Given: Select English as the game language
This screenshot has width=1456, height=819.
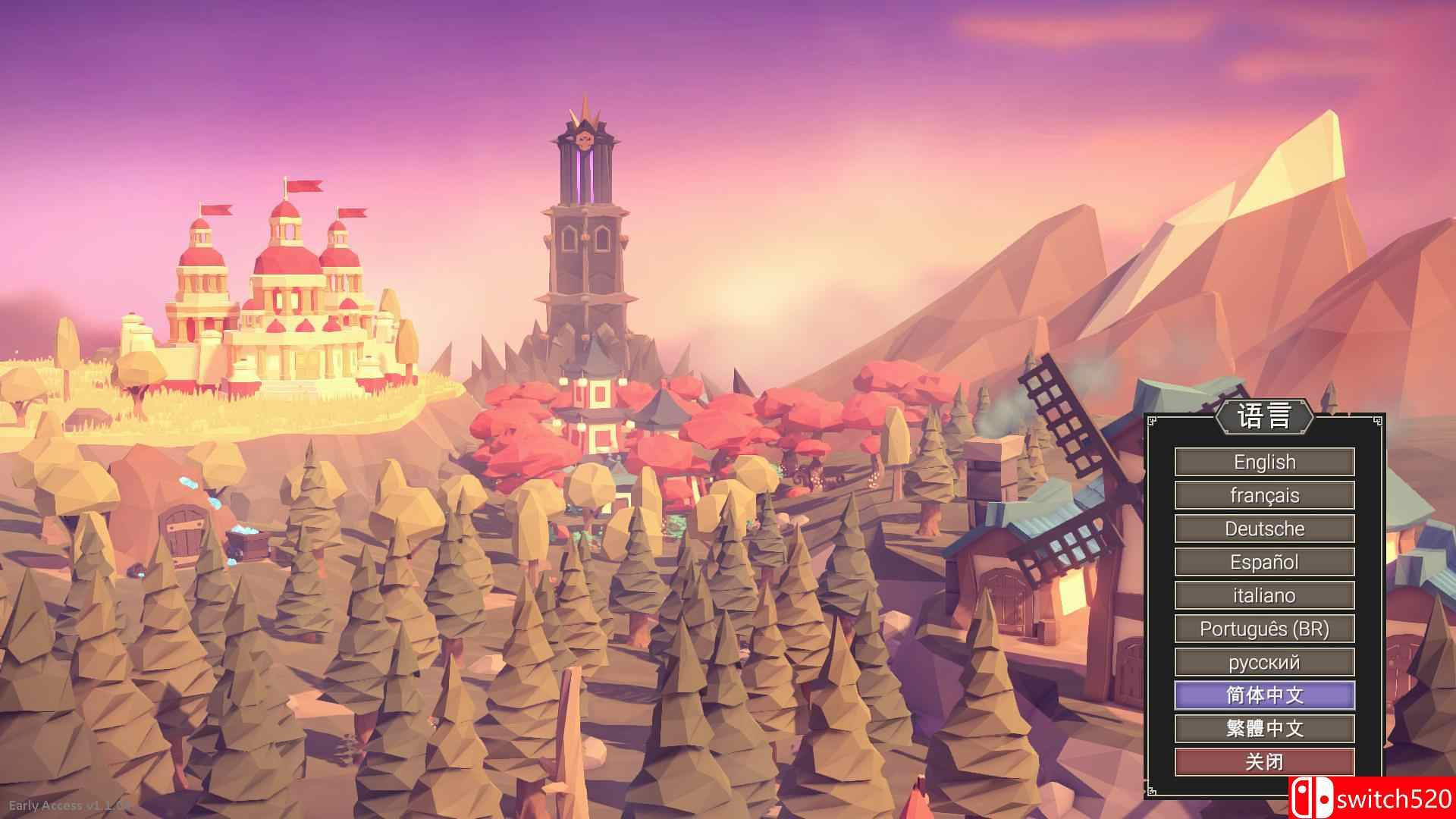Looking at the screenshot, I should coord(1263,461).
